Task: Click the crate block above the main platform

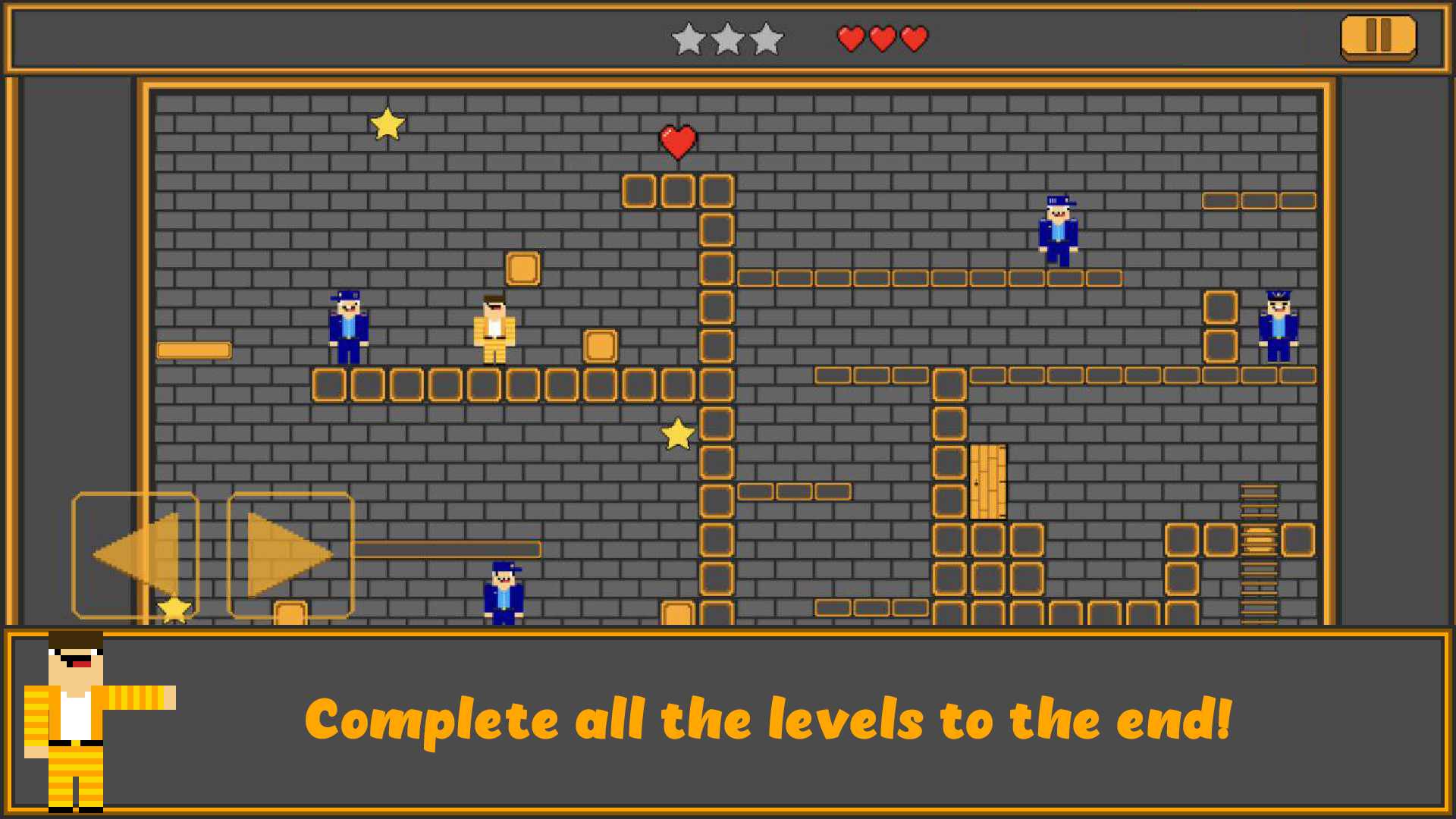Action: click(x=522, y=267)
